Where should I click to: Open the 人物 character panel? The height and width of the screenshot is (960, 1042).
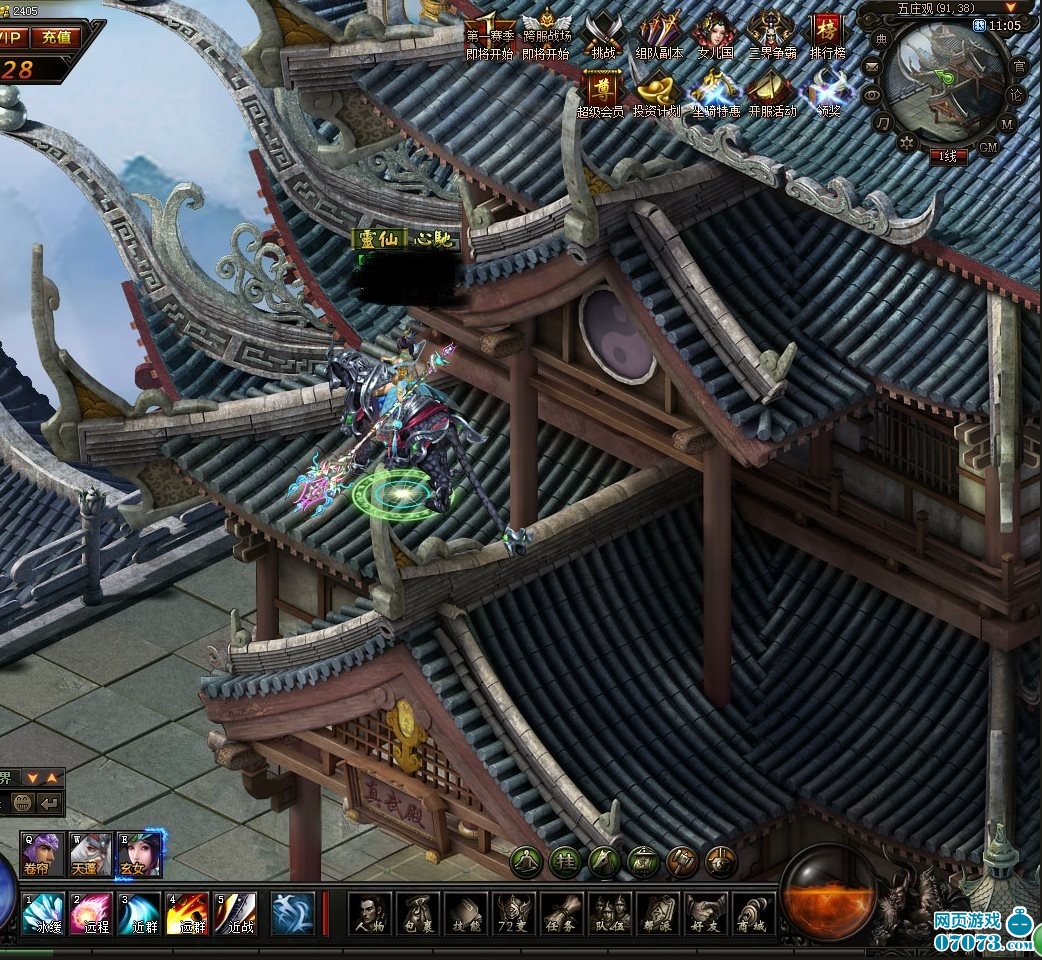(370, 913)
